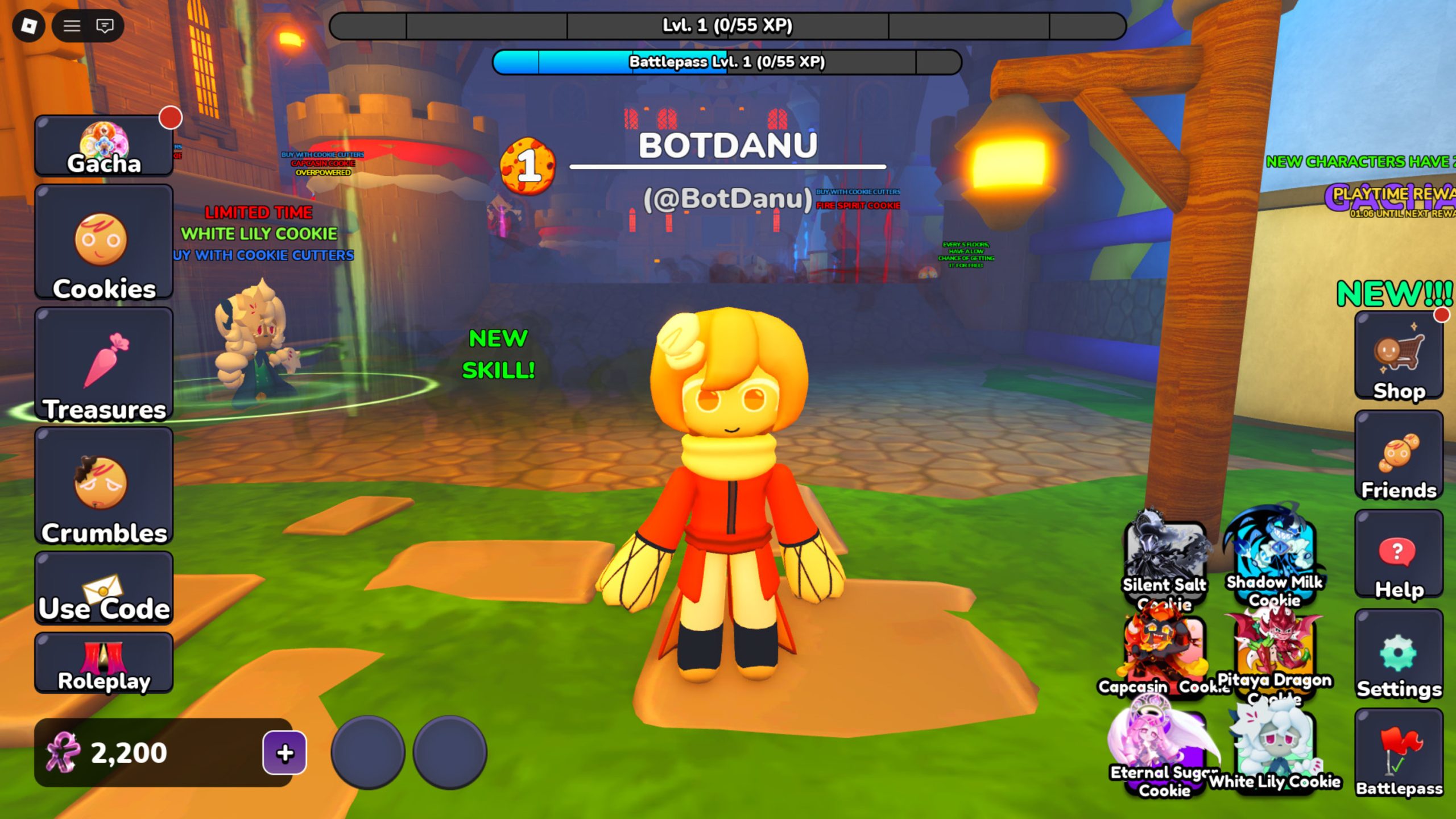View the Battlepass

pos(1399,754)
